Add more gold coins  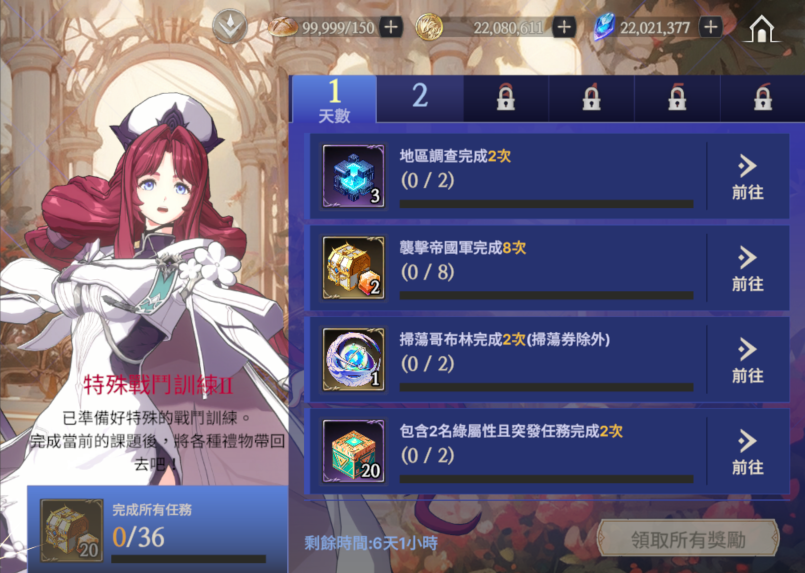[x=564, y=27]
